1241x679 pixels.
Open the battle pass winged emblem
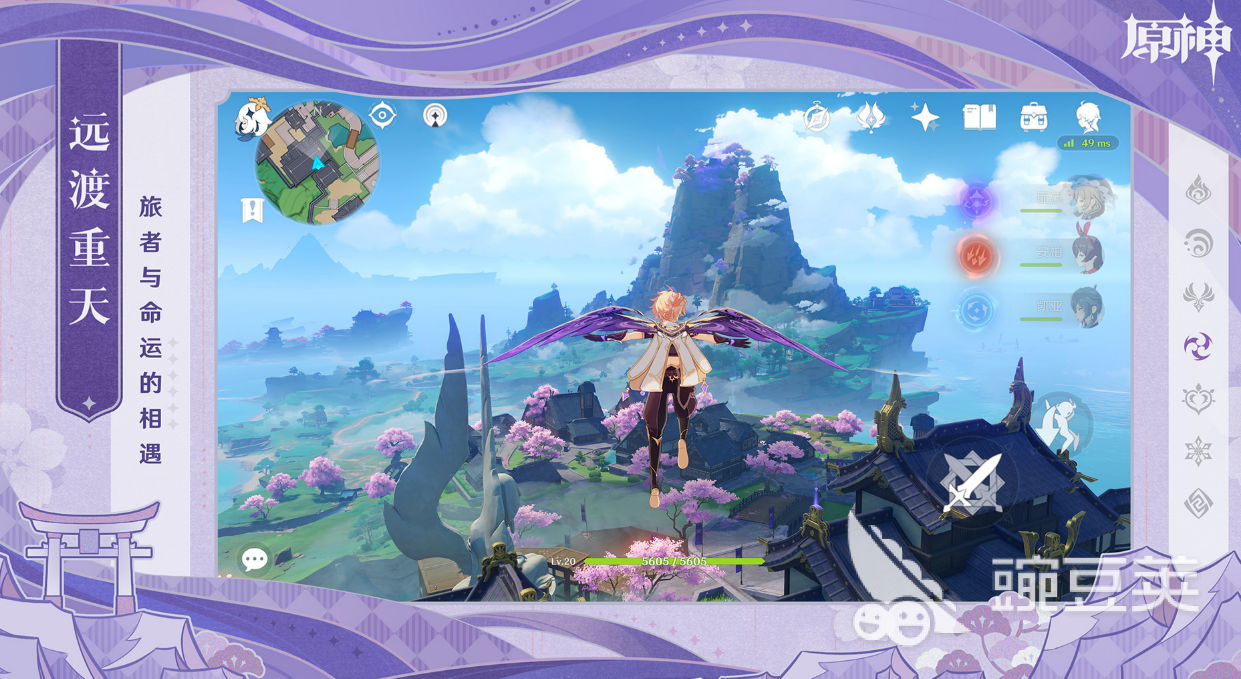[871, 117]
